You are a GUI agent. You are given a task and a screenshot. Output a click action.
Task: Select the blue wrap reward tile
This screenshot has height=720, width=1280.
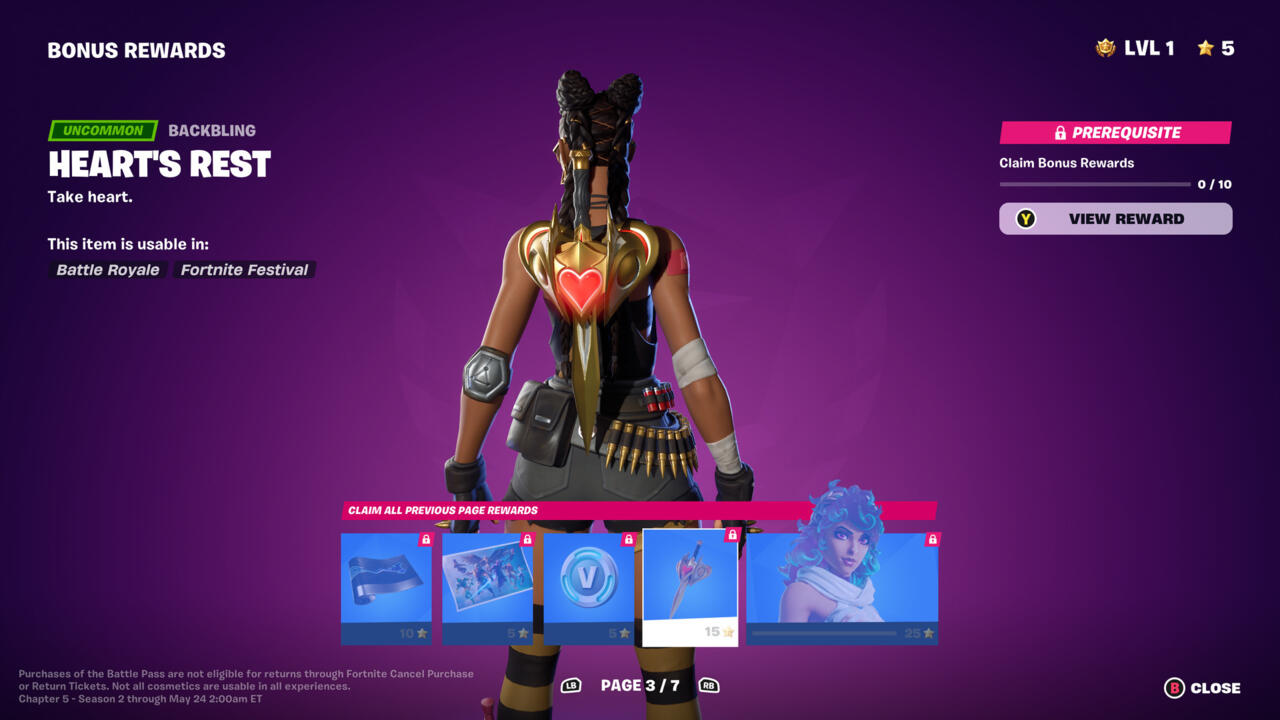386,588
